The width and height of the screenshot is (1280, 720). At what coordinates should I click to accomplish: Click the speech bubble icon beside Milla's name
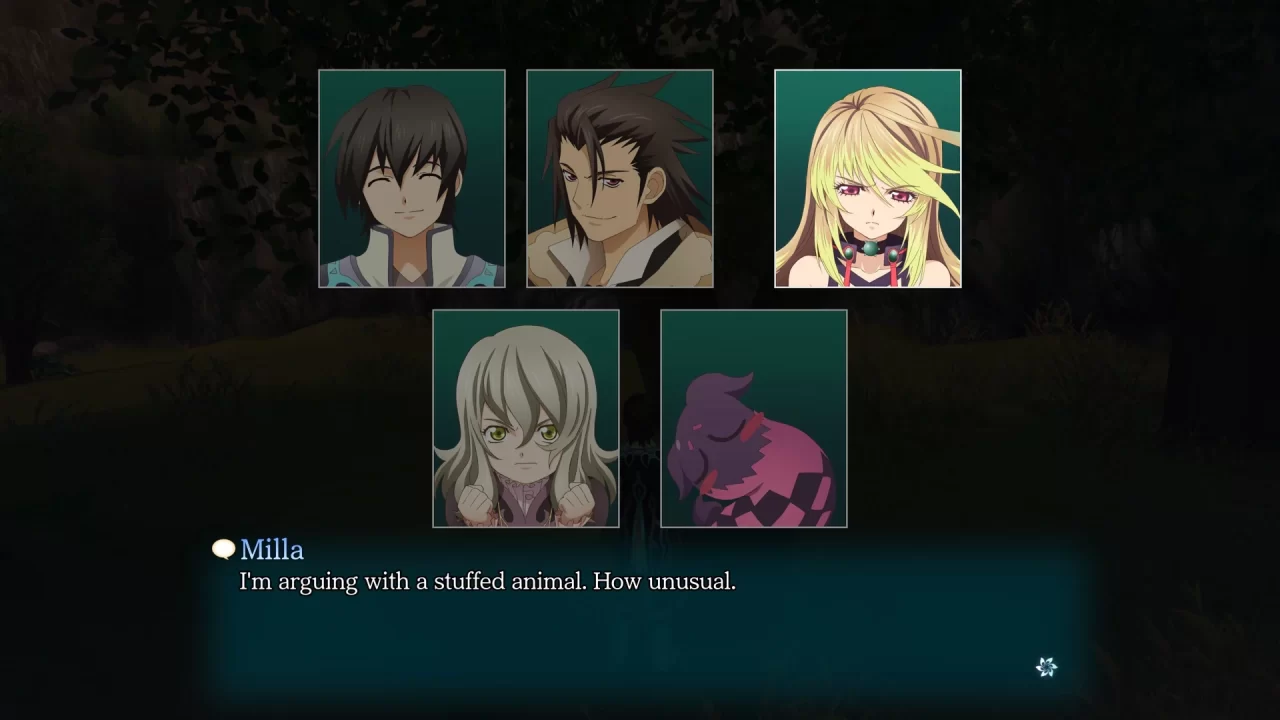[x=220, y=549]
